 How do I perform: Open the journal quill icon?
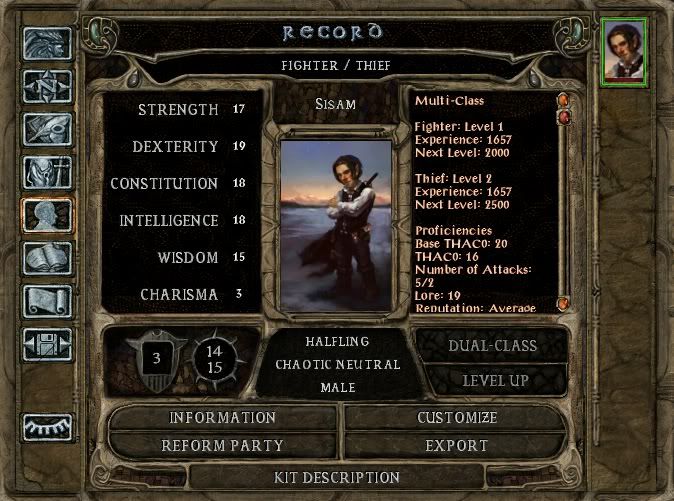point(47,130)
